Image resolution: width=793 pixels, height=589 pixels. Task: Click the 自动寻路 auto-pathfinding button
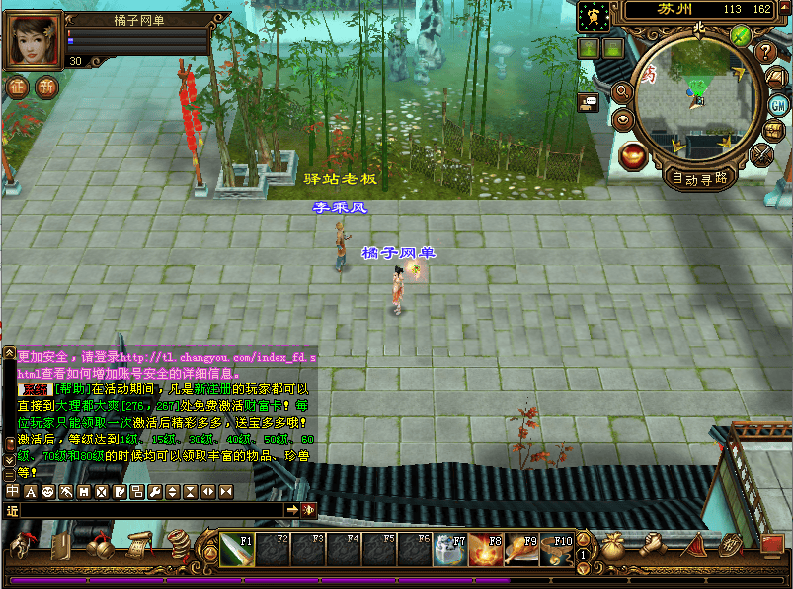point(700,178)
